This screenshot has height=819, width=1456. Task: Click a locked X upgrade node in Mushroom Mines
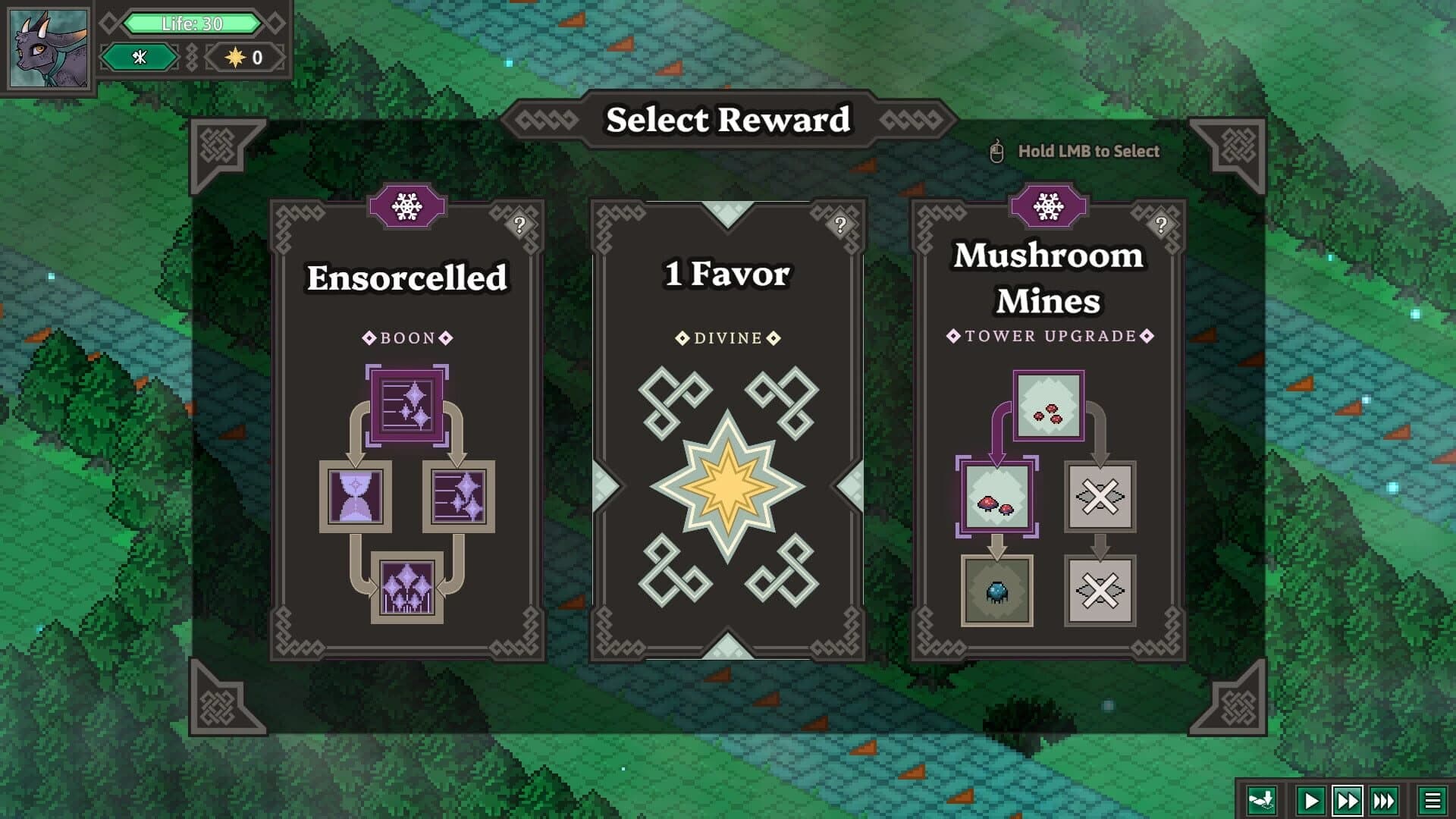pos(1100,498)
